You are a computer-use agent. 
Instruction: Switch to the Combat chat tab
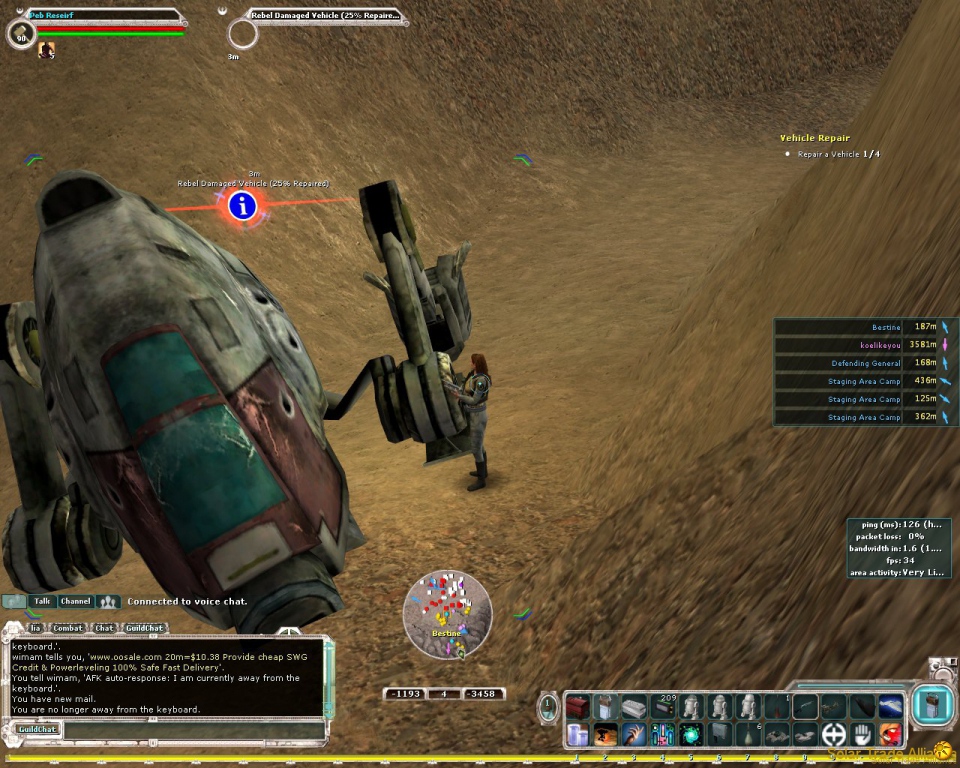(x=68, y=628)
